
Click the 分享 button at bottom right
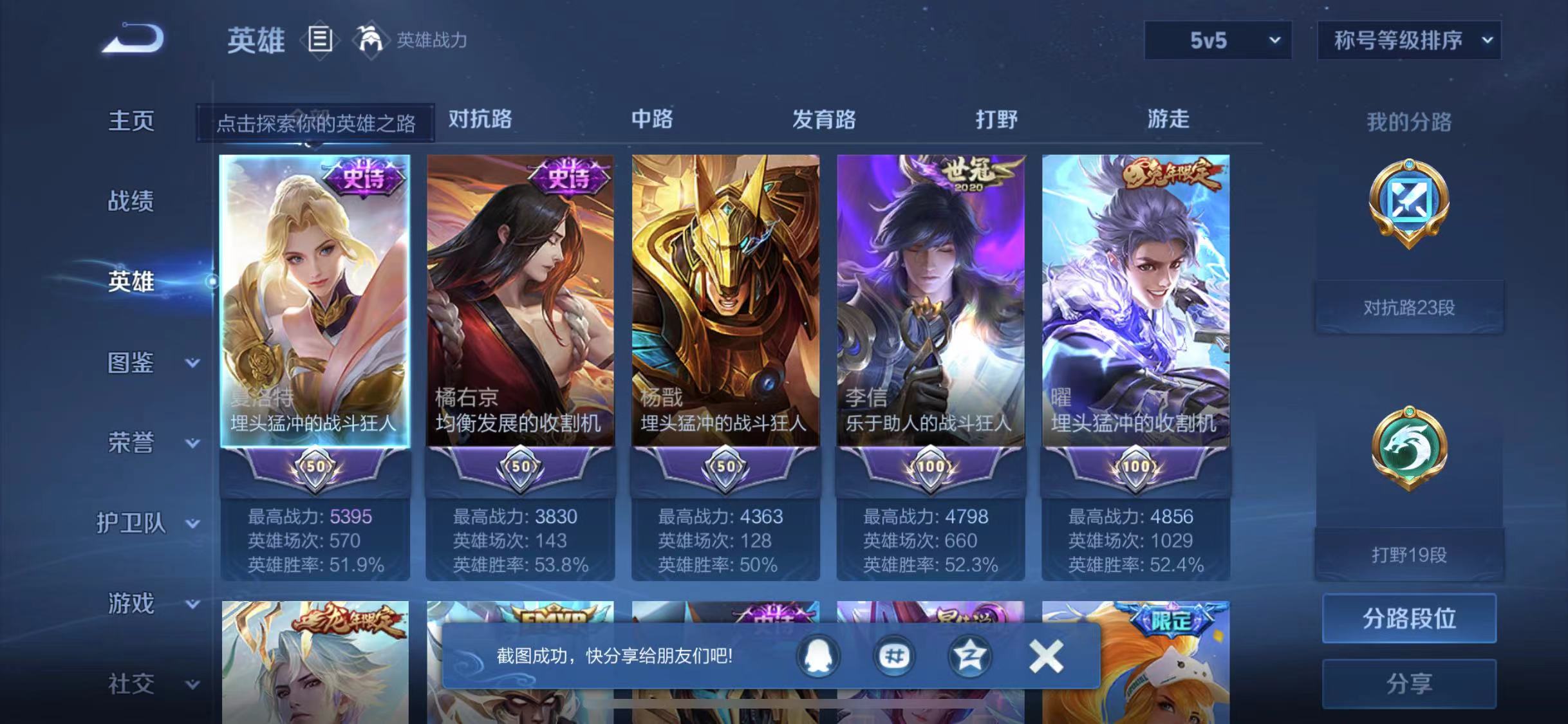(1410, 684)
